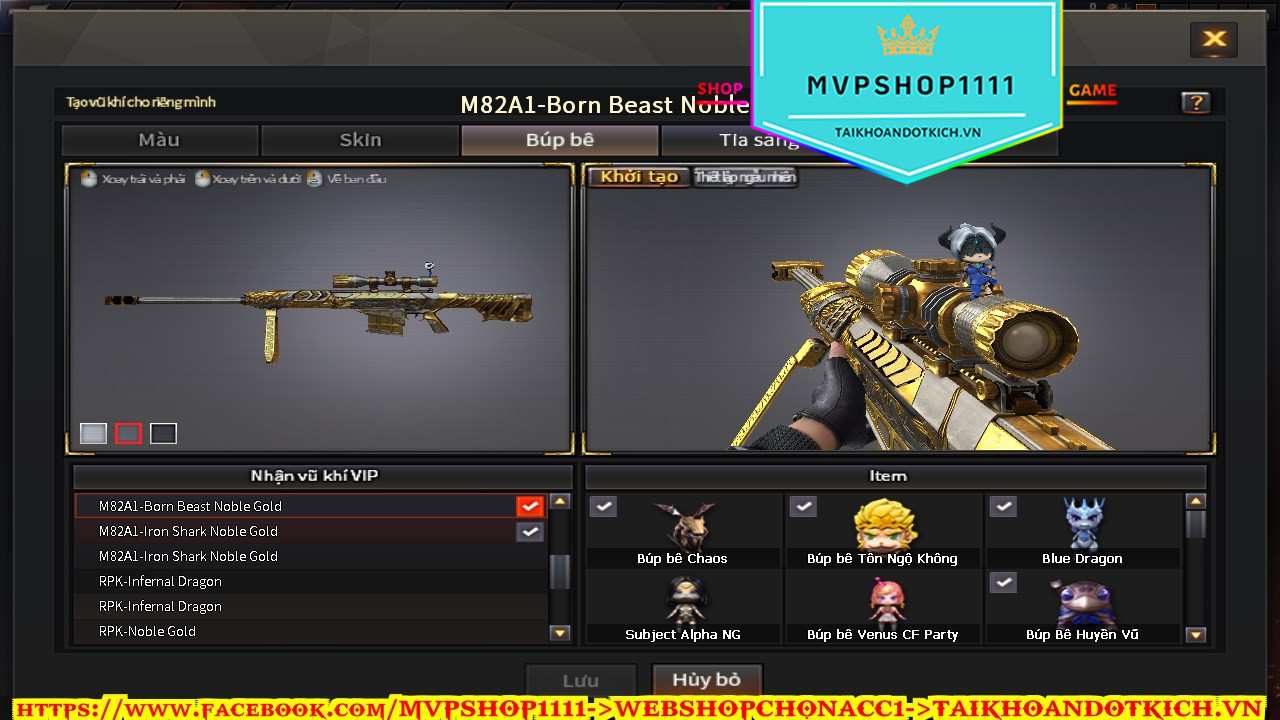
Task: Open the help question mark button
Action: [x=1195, y=102]
